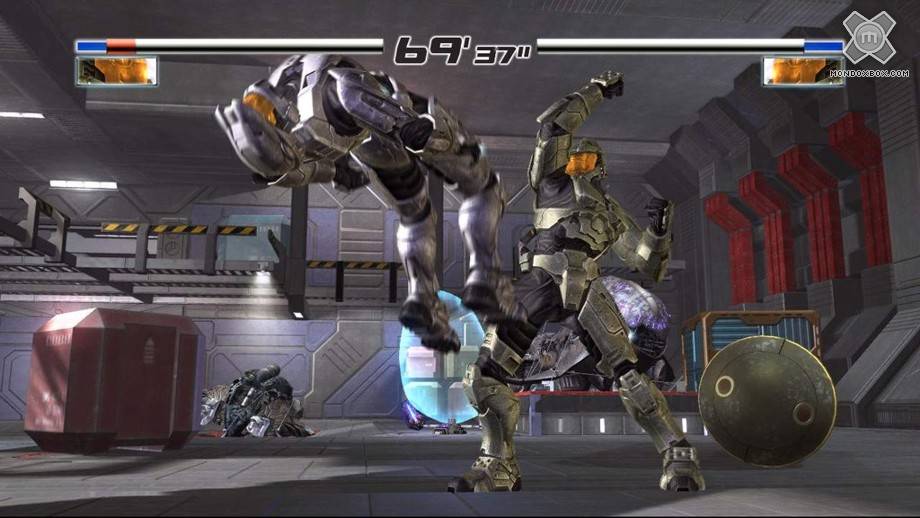Click the left player's Spartan portrait
Viewport: 920px width, 518px height.
coord(116,70)
